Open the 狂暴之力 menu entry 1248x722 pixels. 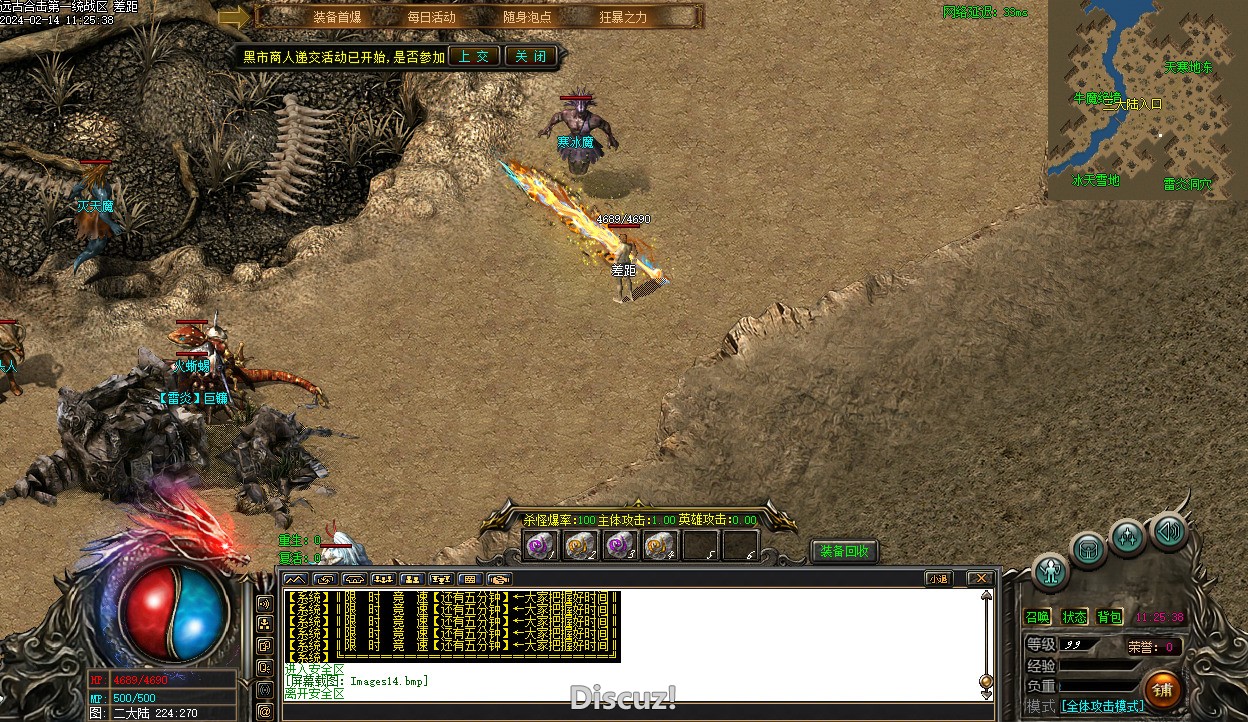pos(623,17)
